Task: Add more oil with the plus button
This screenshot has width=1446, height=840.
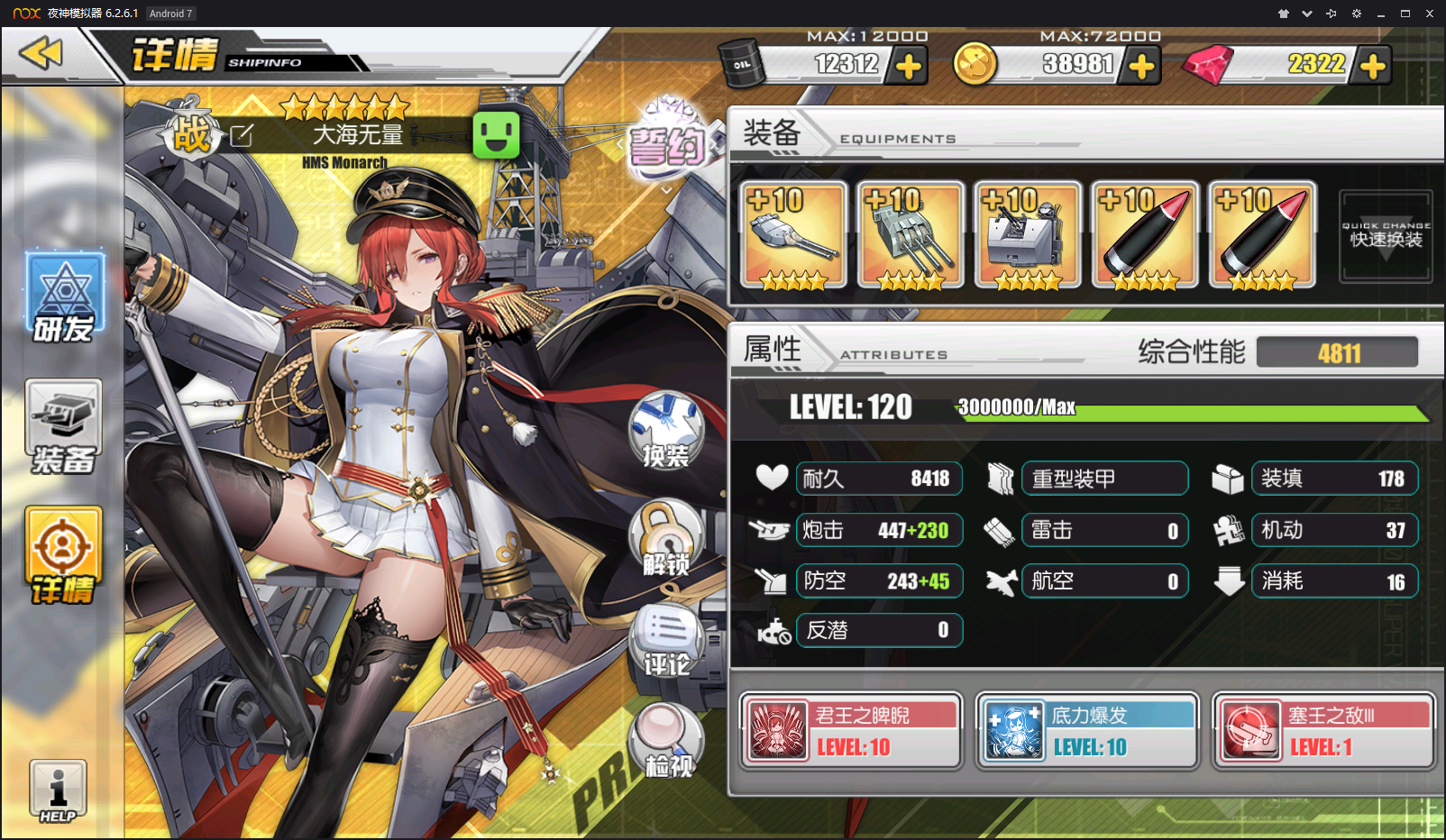Action: [x=909, y=66]
